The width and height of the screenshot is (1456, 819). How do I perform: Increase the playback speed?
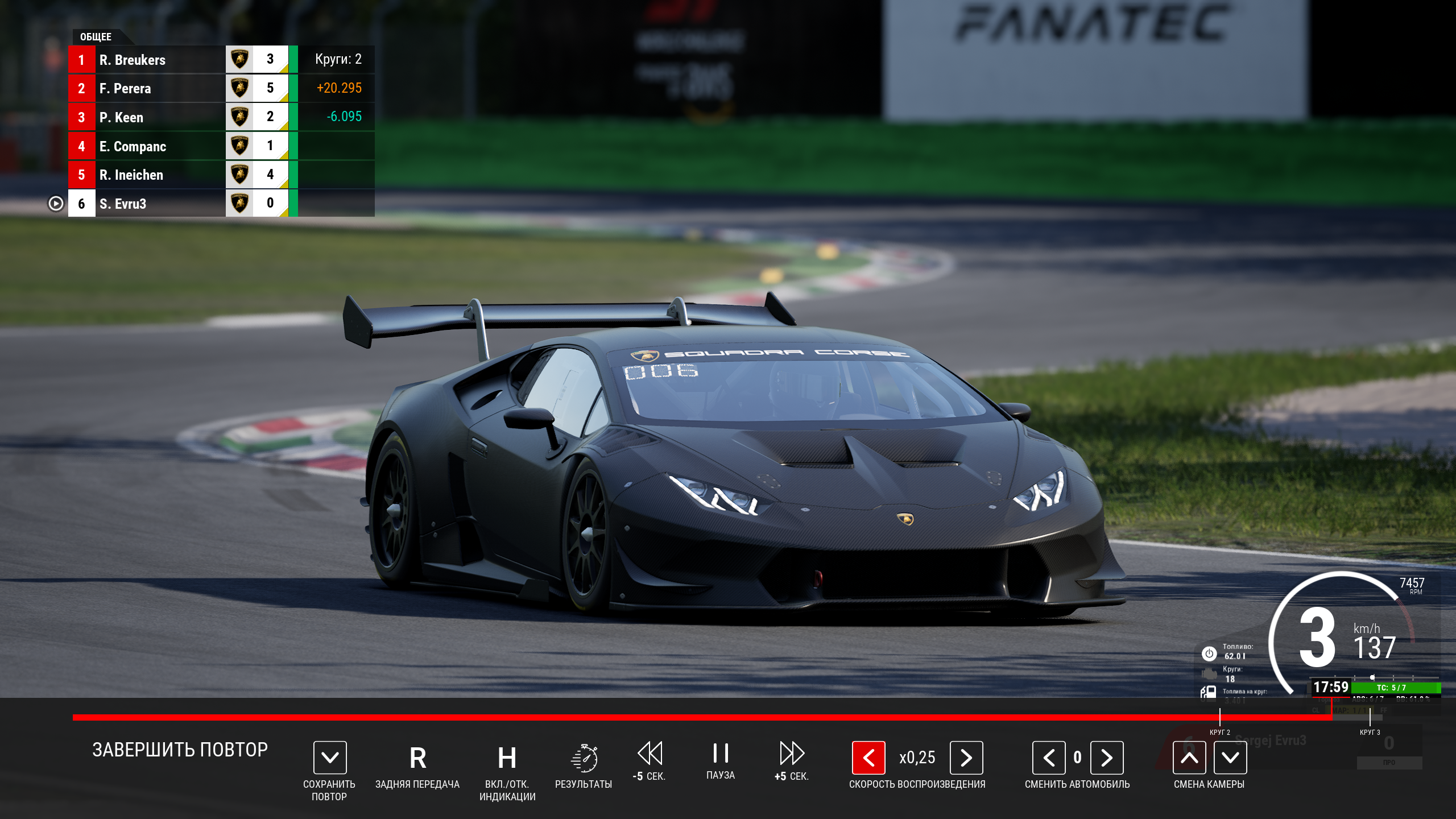coord(966,758)
